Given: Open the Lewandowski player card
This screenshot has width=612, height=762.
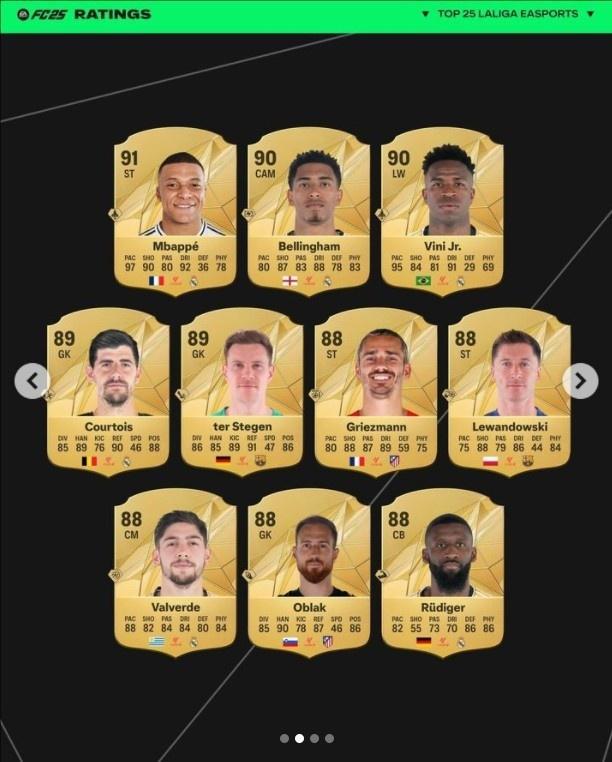Looking at the screenshot, I should (x=509, y=392).
